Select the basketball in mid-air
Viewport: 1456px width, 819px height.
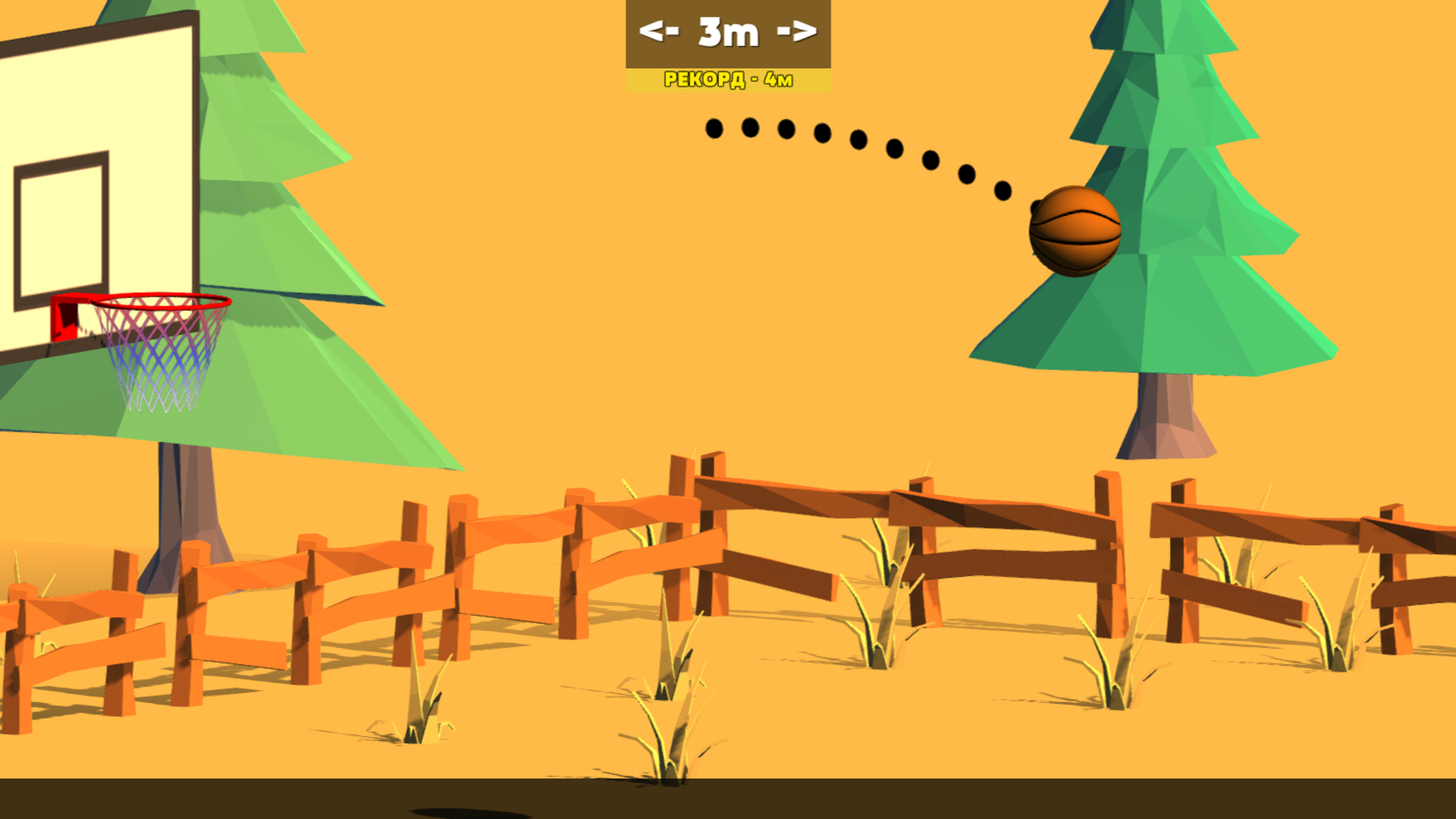pyautogui.click(x=1075, y=231)
